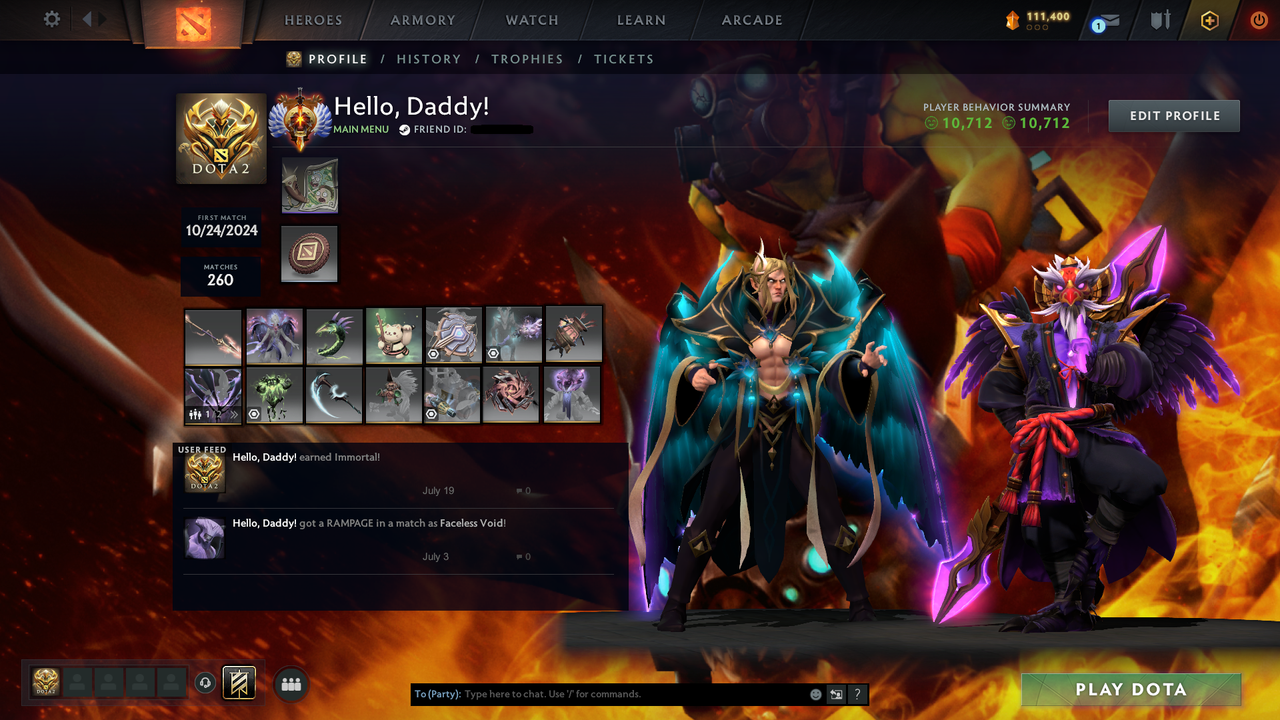The width and height of the screenshot is (1280, 720).
Task: Open the Dota Plus hexagonal plus icon
Action: pos(1210,19)
